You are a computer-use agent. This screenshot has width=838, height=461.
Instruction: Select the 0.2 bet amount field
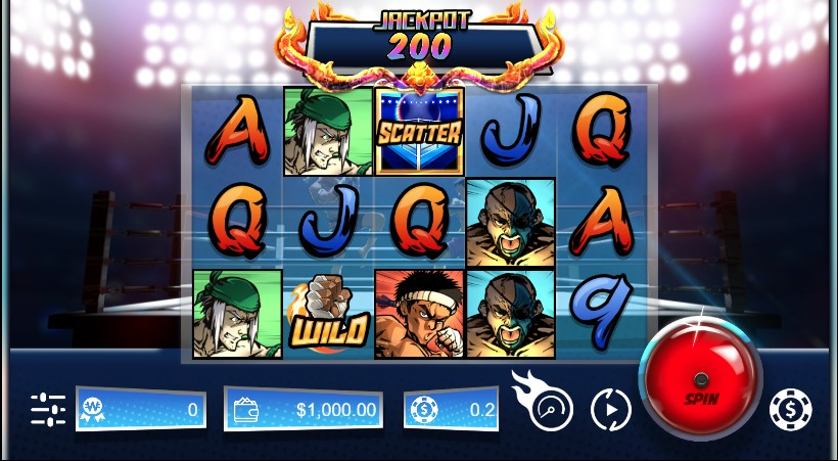point(451,410)
